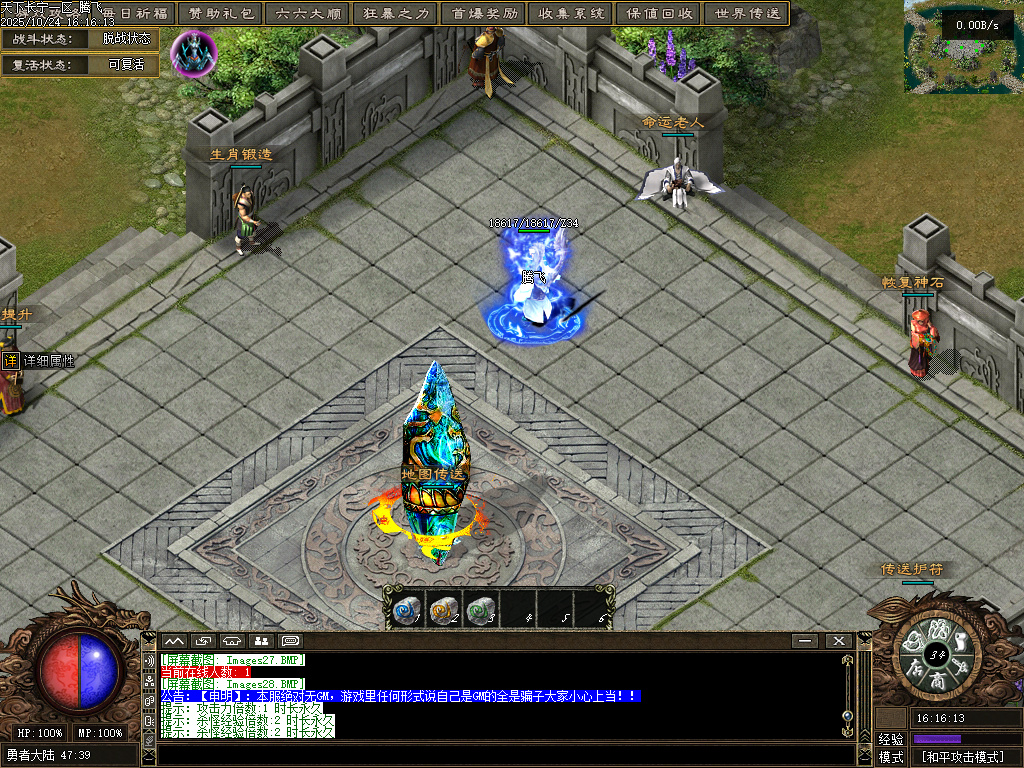
Task: Click the purple demon mask buff icon
Action: 193,52
